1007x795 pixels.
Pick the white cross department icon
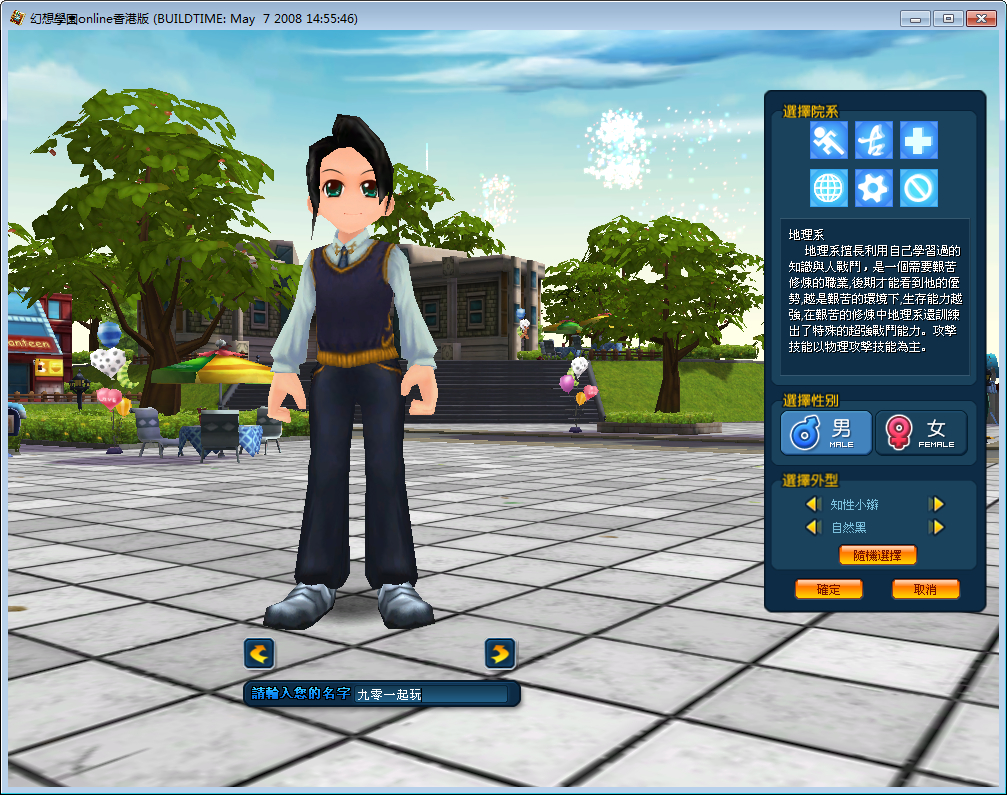918,140
